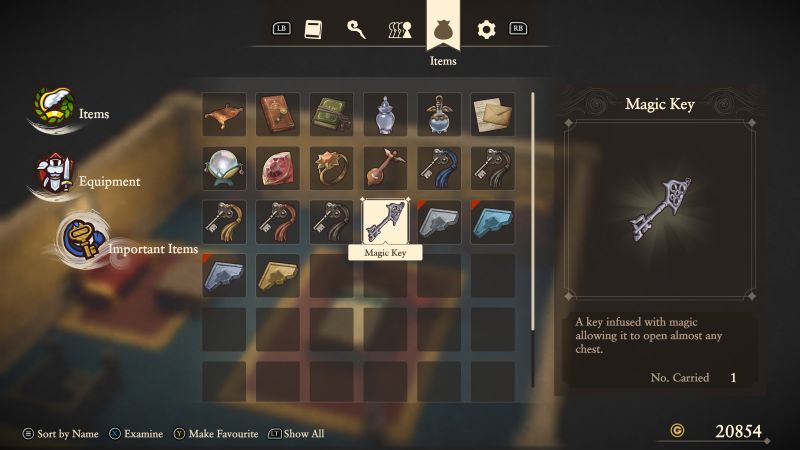
Task: Choose the gold-colored tablet fragment item
Action: click(x=278, y=275)
